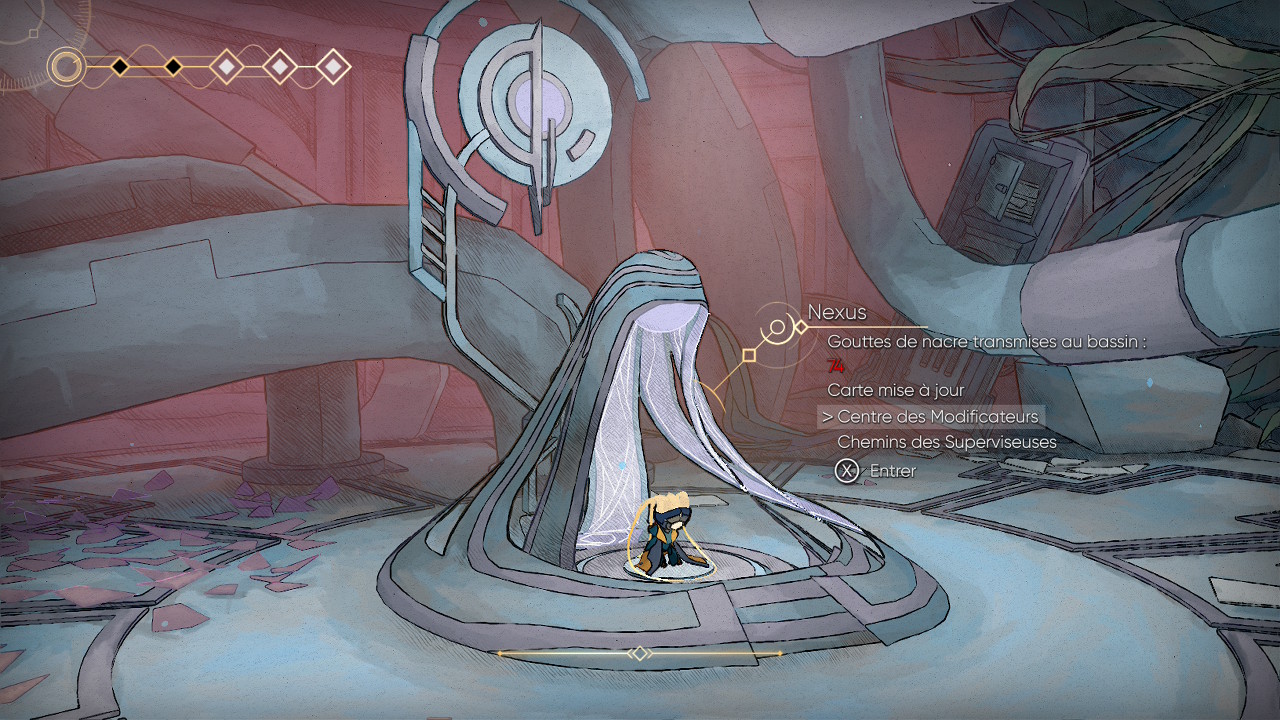
Task: Select Centre des Modificateurs destination
Action: coord(938,417)
